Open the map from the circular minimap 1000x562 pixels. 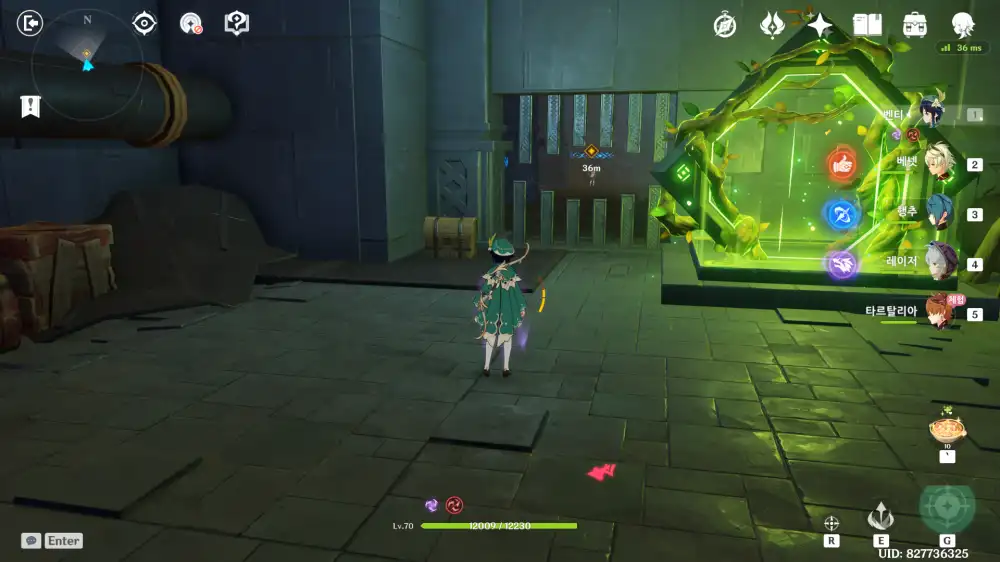[x=86, y=65]
